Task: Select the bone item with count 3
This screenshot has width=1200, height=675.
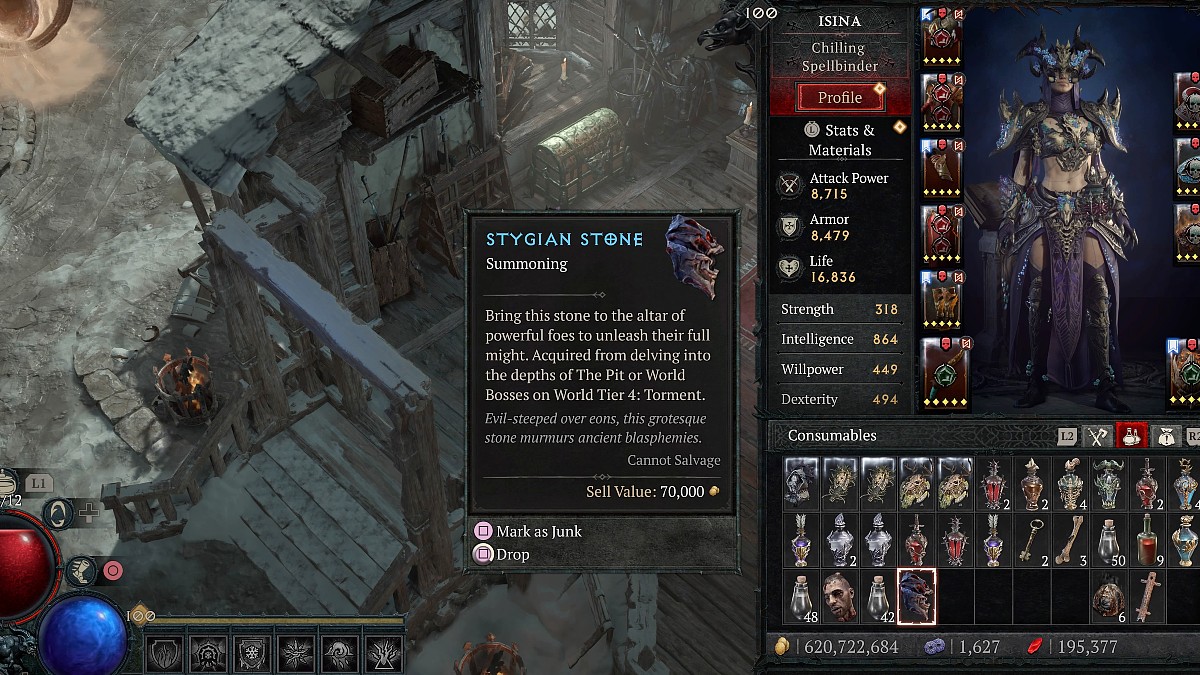Action: tap(1069, 541)
